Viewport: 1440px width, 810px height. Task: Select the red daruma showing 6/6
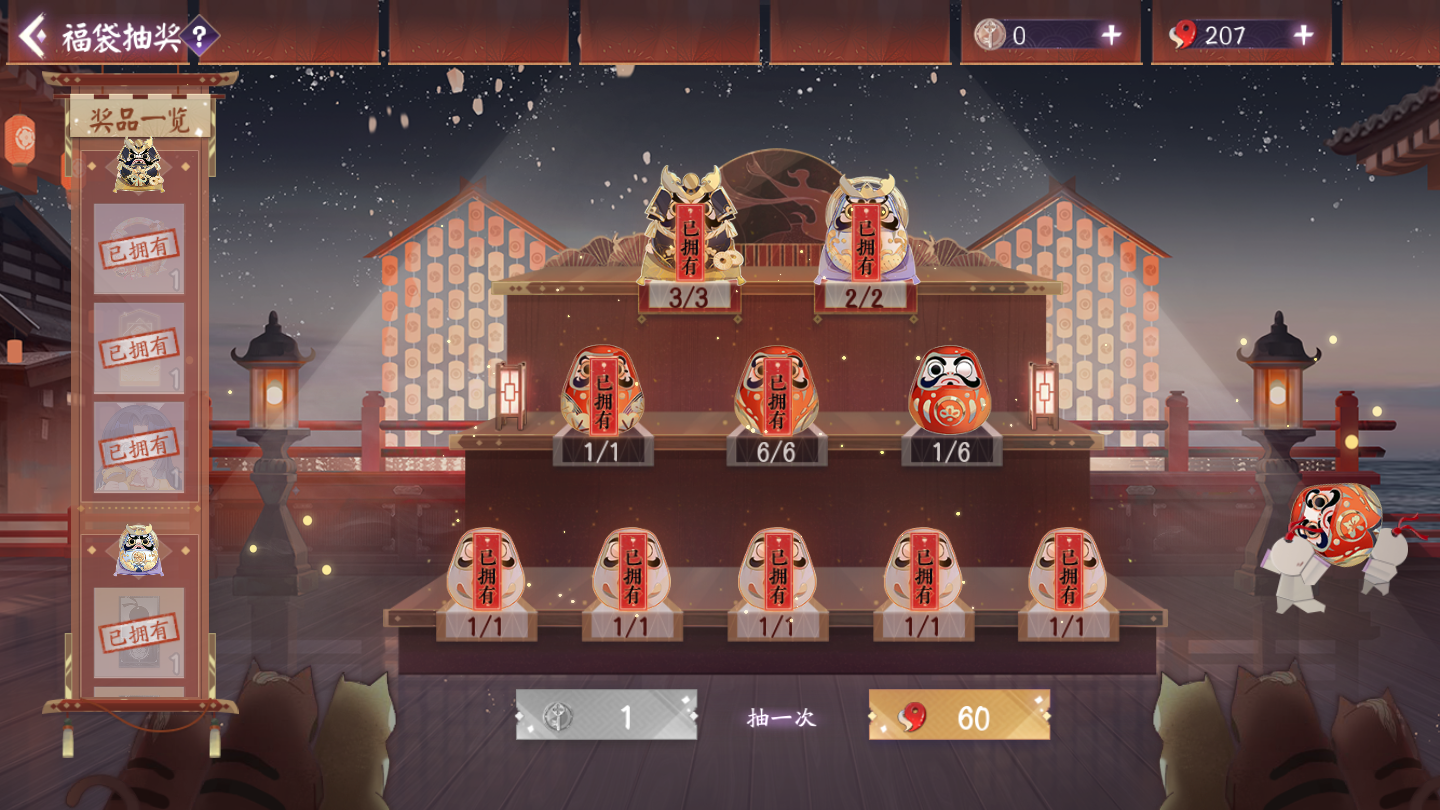click(x=777, y=391)
